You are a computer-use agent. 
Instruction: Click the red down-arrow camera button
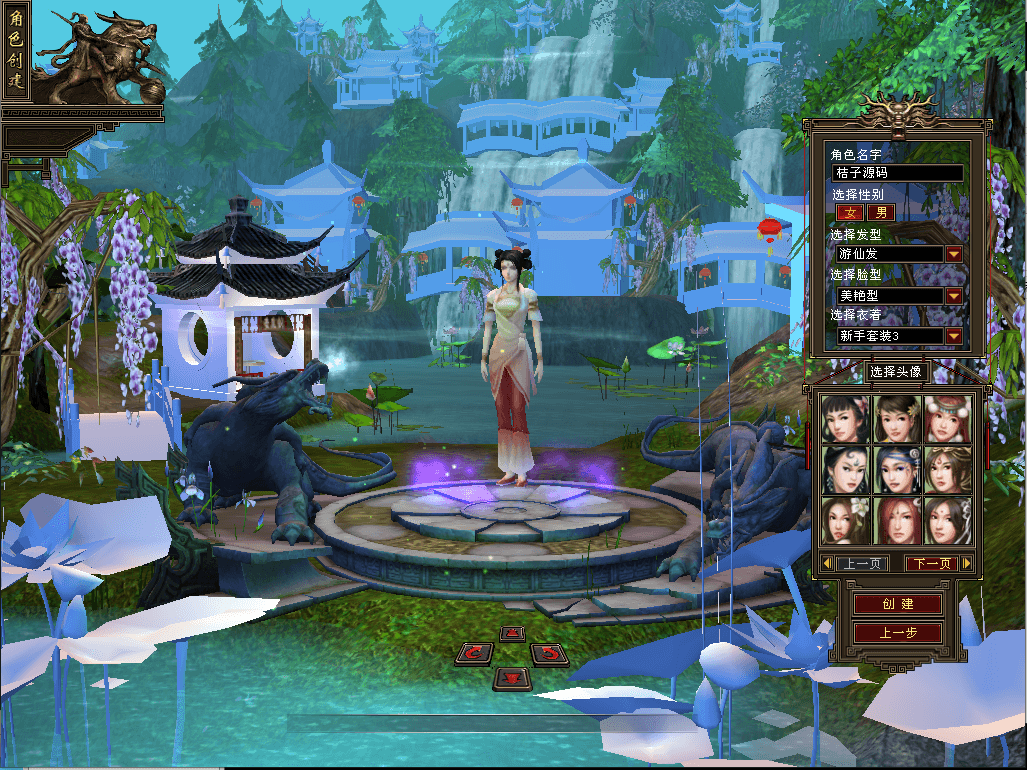click(x=512, y=678)
